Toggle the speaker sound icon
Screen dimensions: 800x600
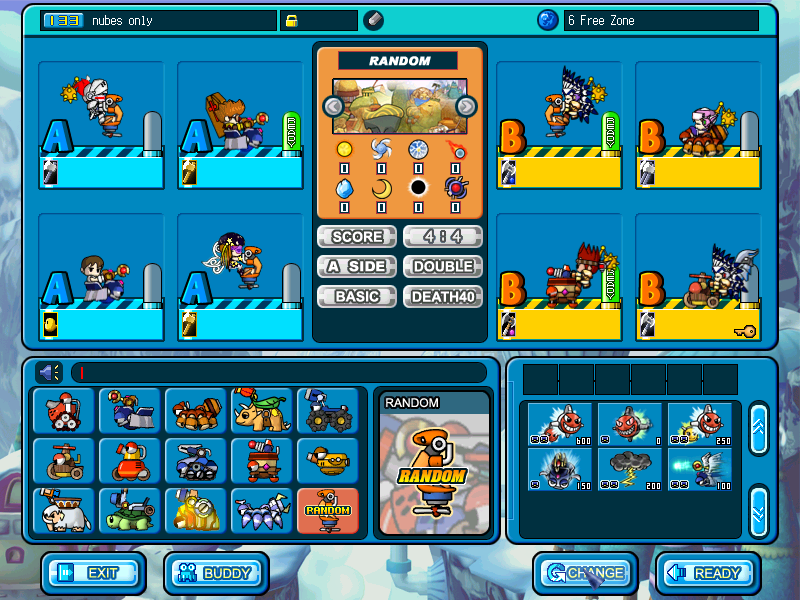(x=50, y=372)
